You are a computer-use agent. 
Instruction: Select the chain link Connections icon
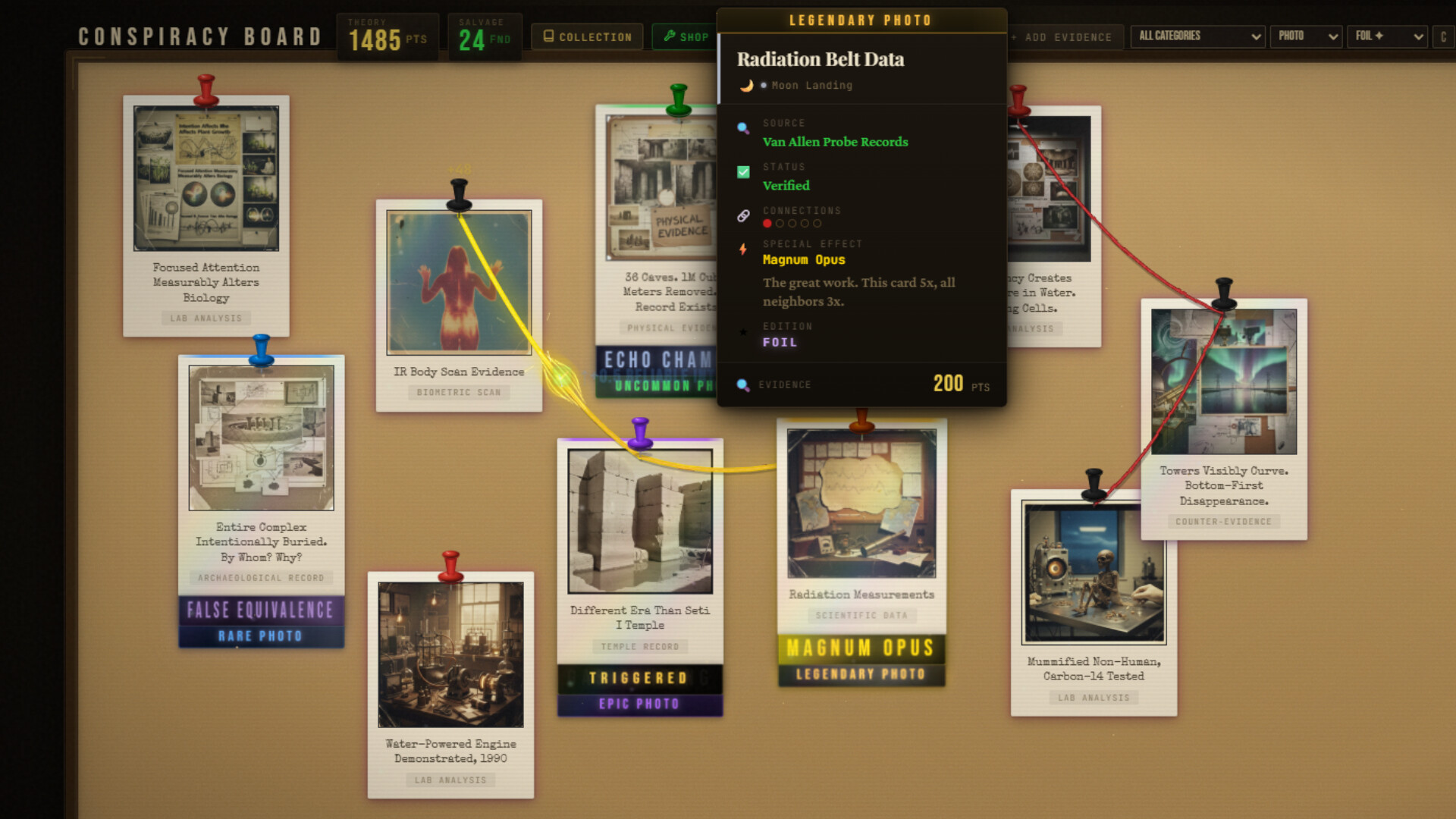(742, 216)
